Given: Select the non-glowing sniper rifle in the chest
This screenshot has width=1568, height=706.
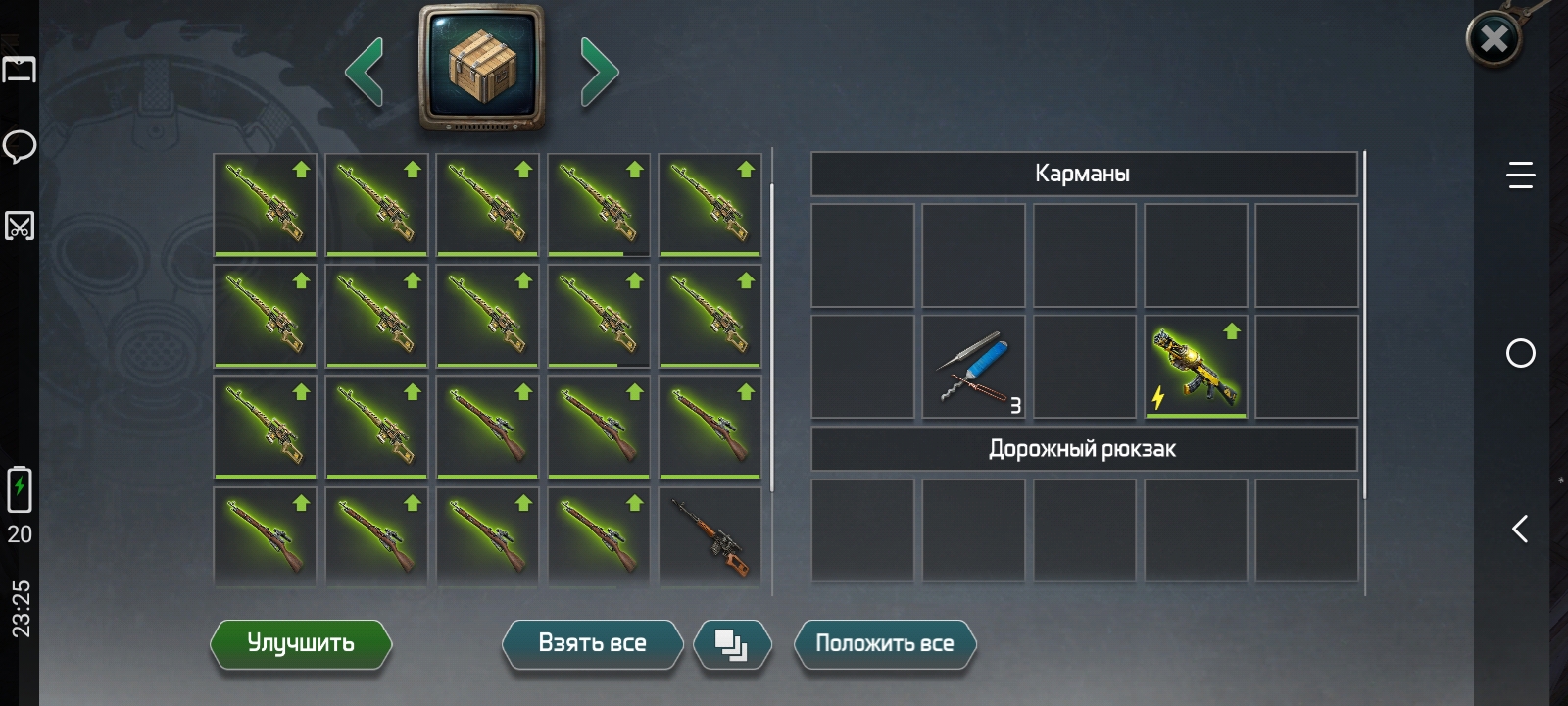Looking at the screenshot, I should click(710, 535).
